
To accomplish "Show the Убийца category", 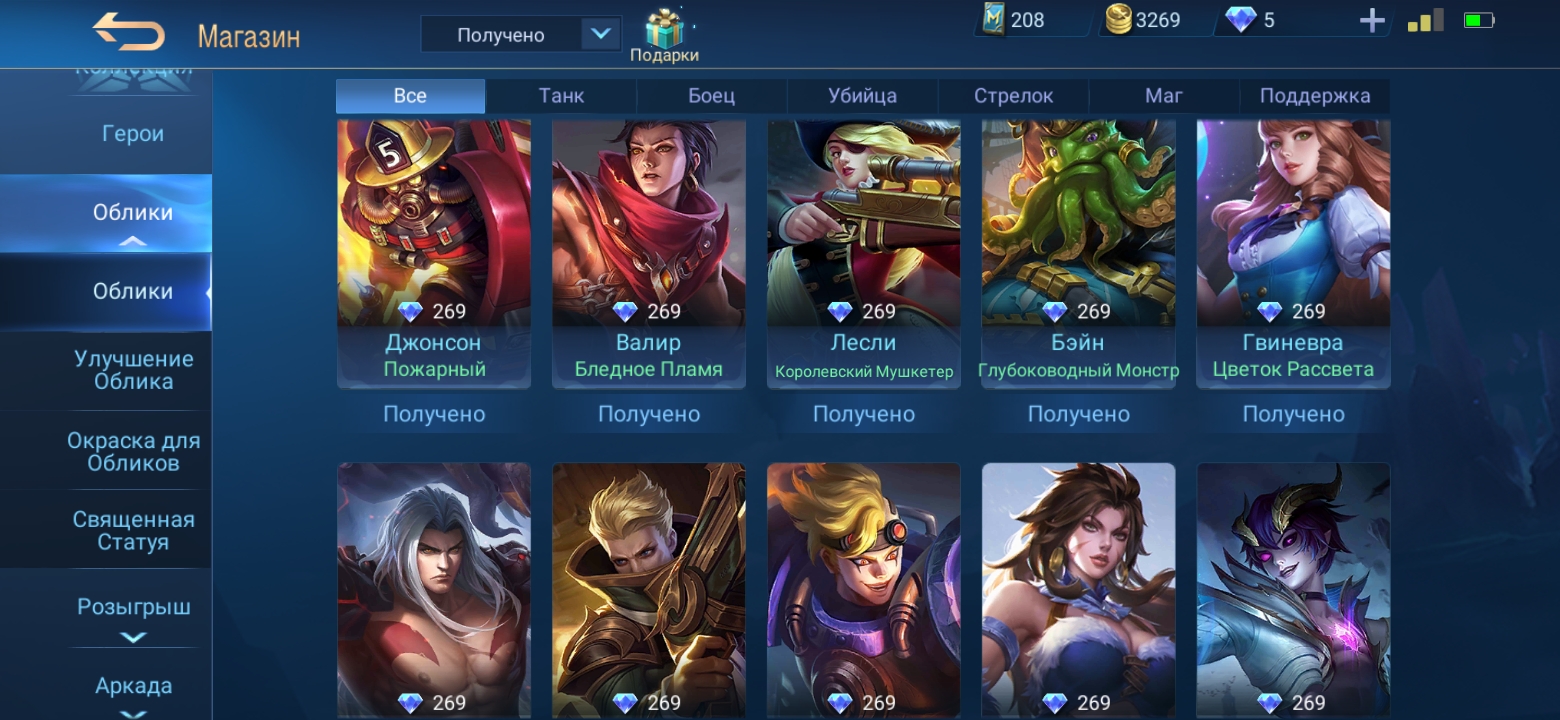I will pos(862,96).
